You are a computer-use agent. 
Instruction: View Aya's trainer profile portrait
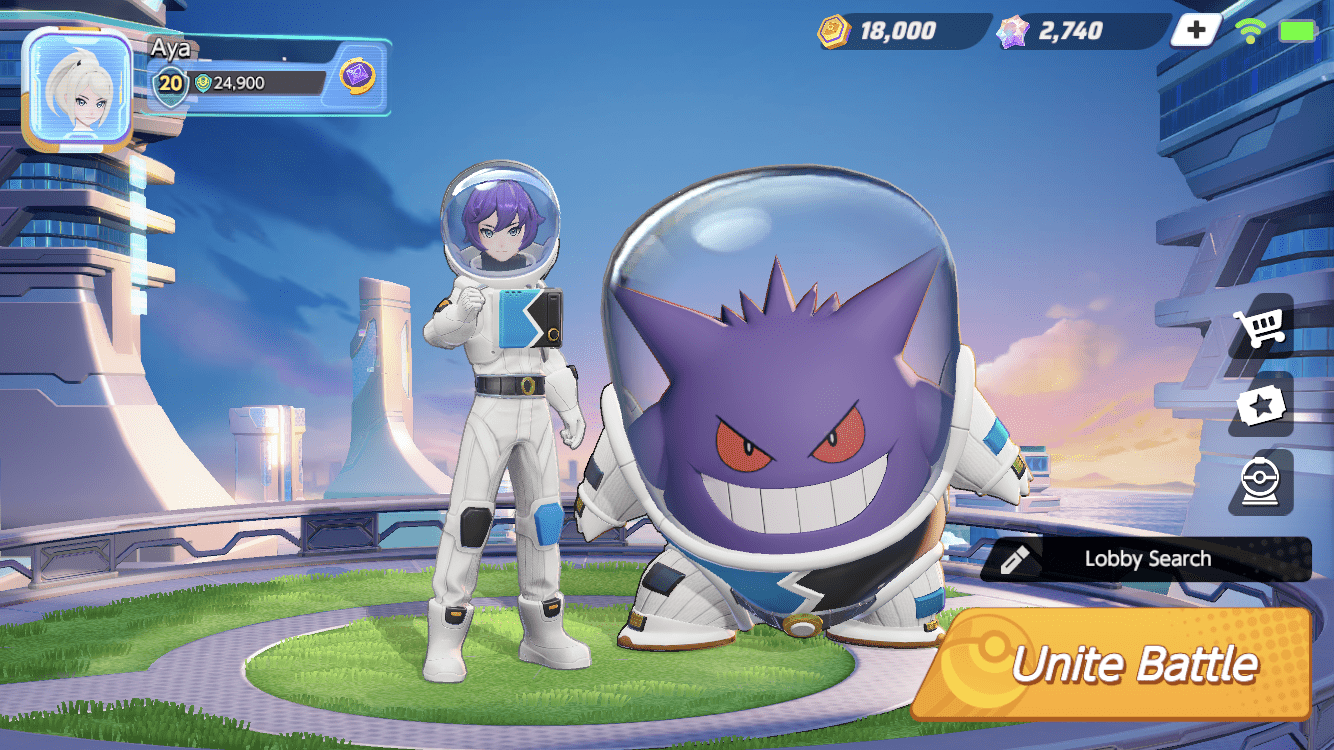[77, 86]
